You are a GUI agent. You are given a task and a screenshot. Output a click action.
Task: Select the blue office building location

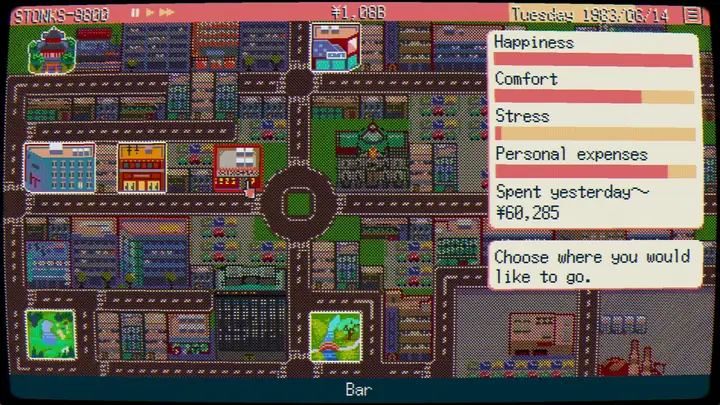[x=60, y=167]
